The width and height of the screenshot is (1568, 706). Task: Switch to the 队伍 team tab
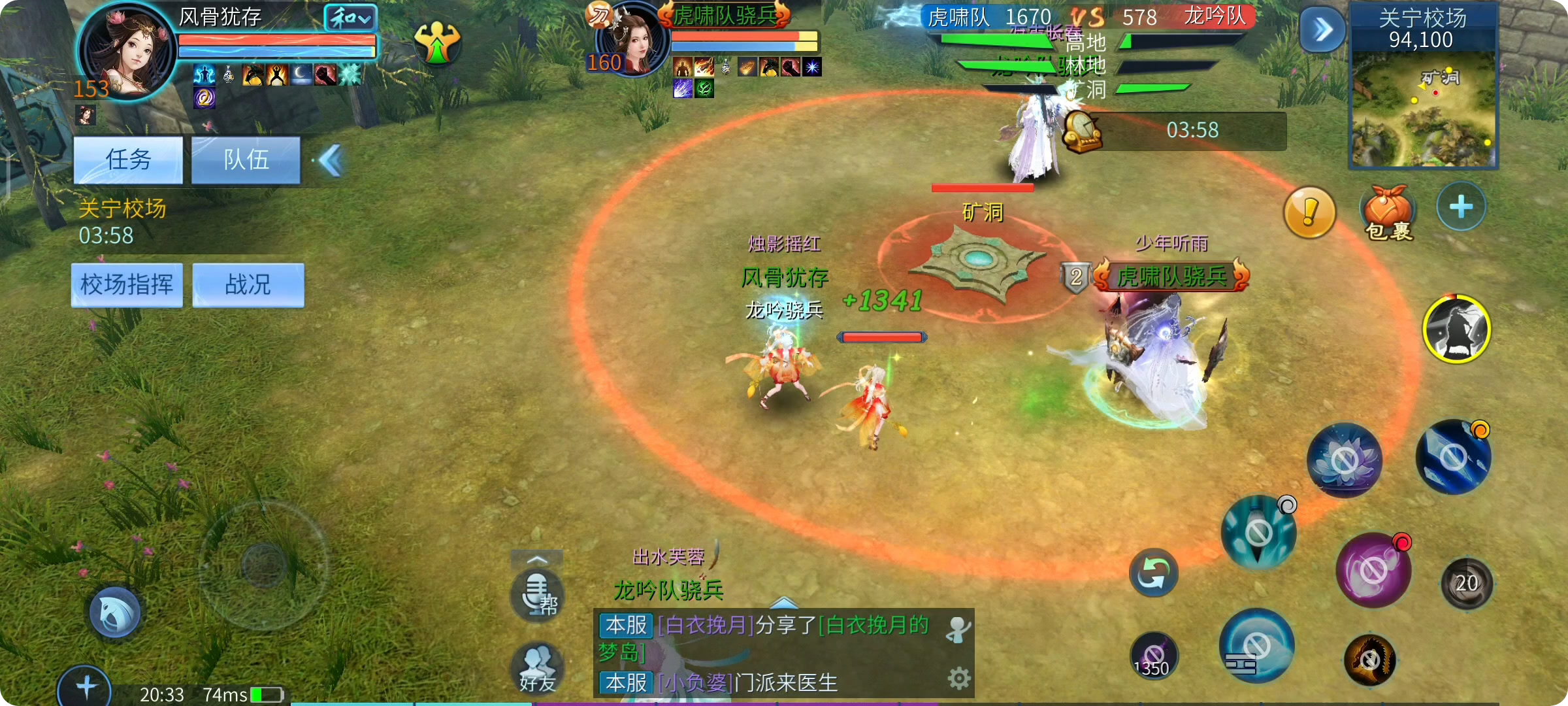[x=246, y=160]
